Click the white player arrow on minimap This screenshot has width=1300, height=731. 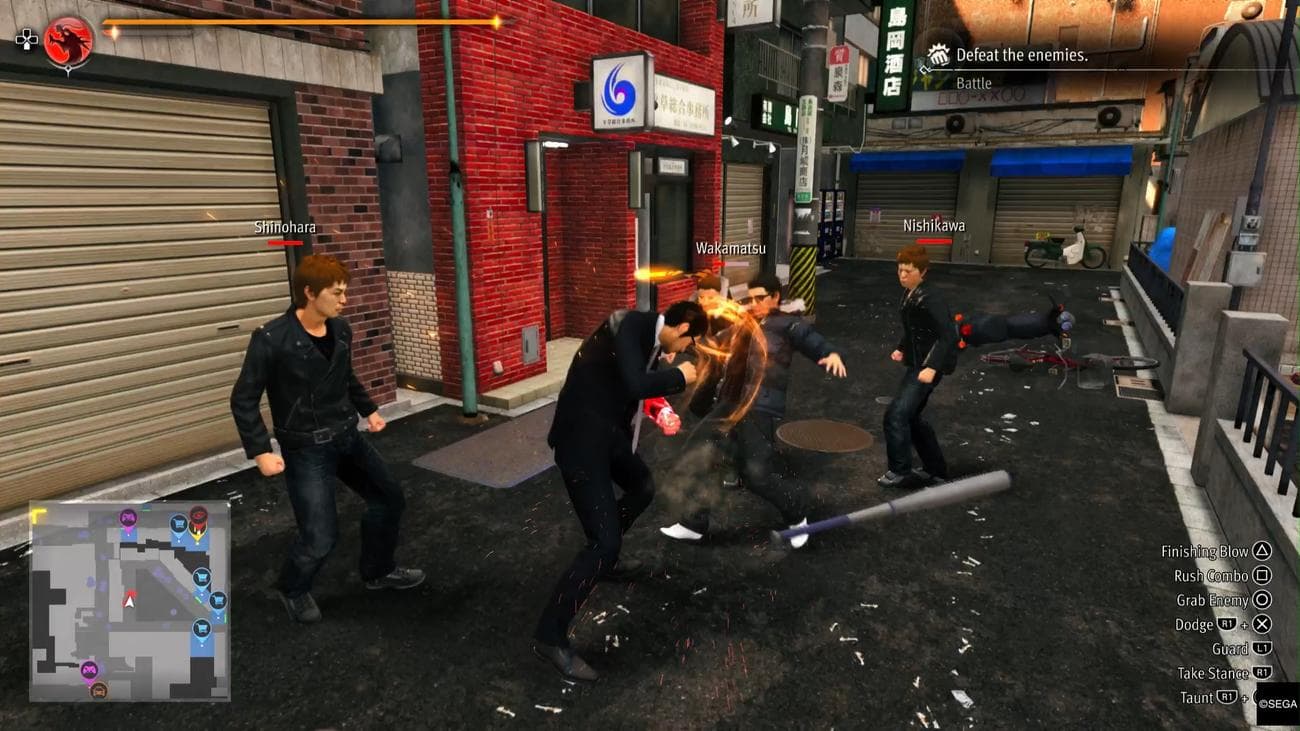pos(129,600)
